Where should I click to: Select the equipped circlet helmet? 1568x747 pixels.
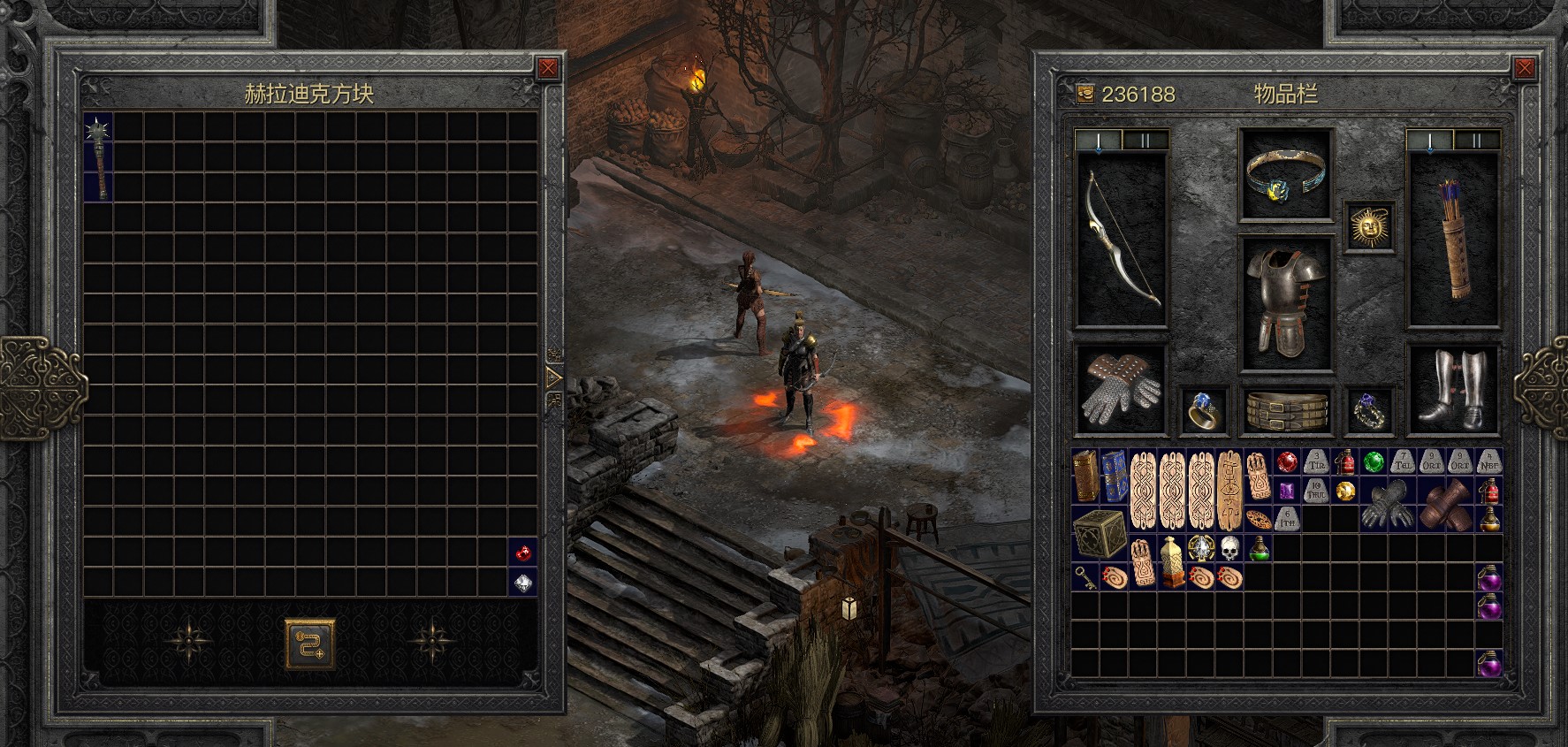coord(1286,173)
